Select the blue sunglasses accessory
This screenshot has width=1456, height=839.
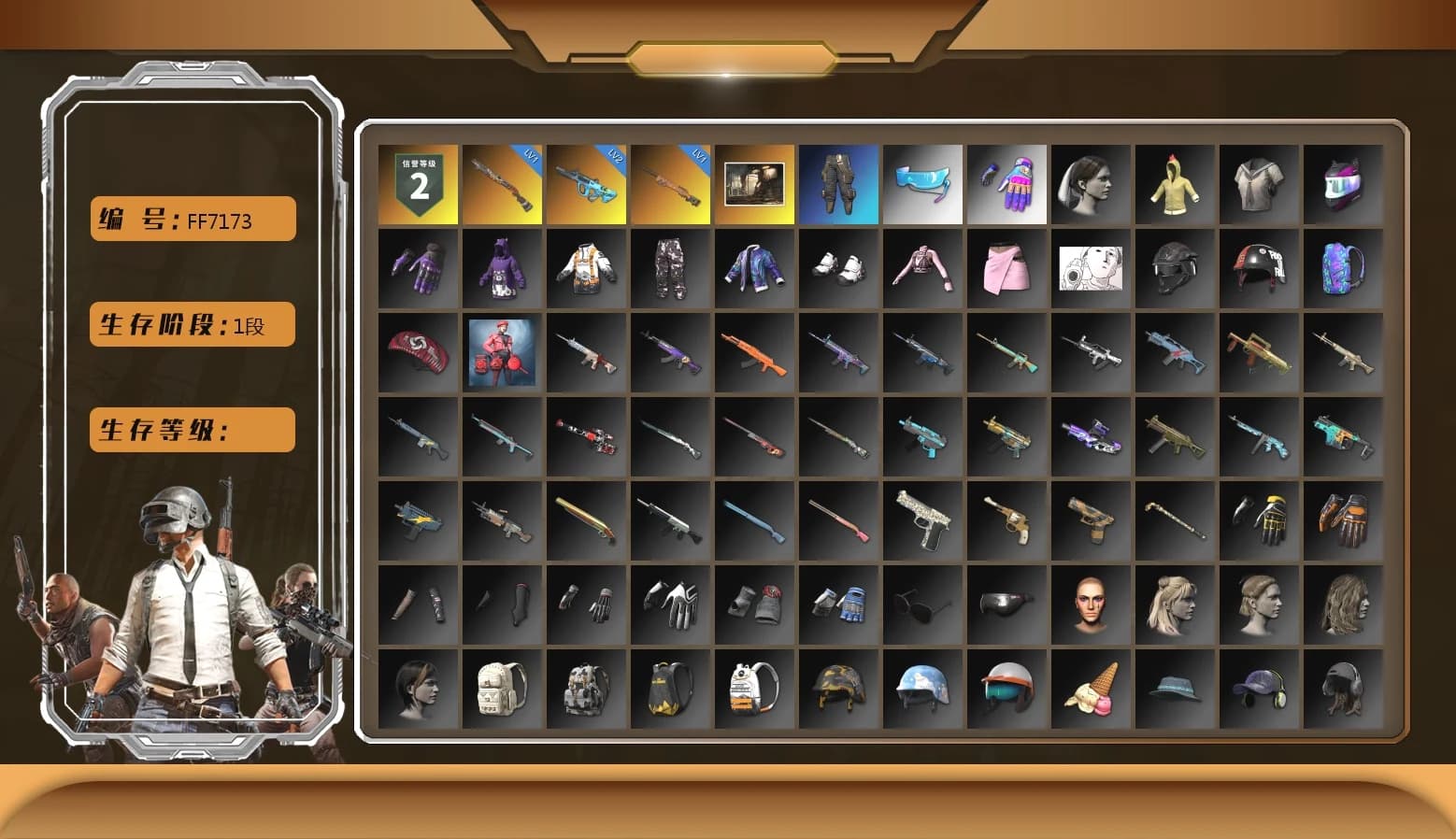coord(922,183)
